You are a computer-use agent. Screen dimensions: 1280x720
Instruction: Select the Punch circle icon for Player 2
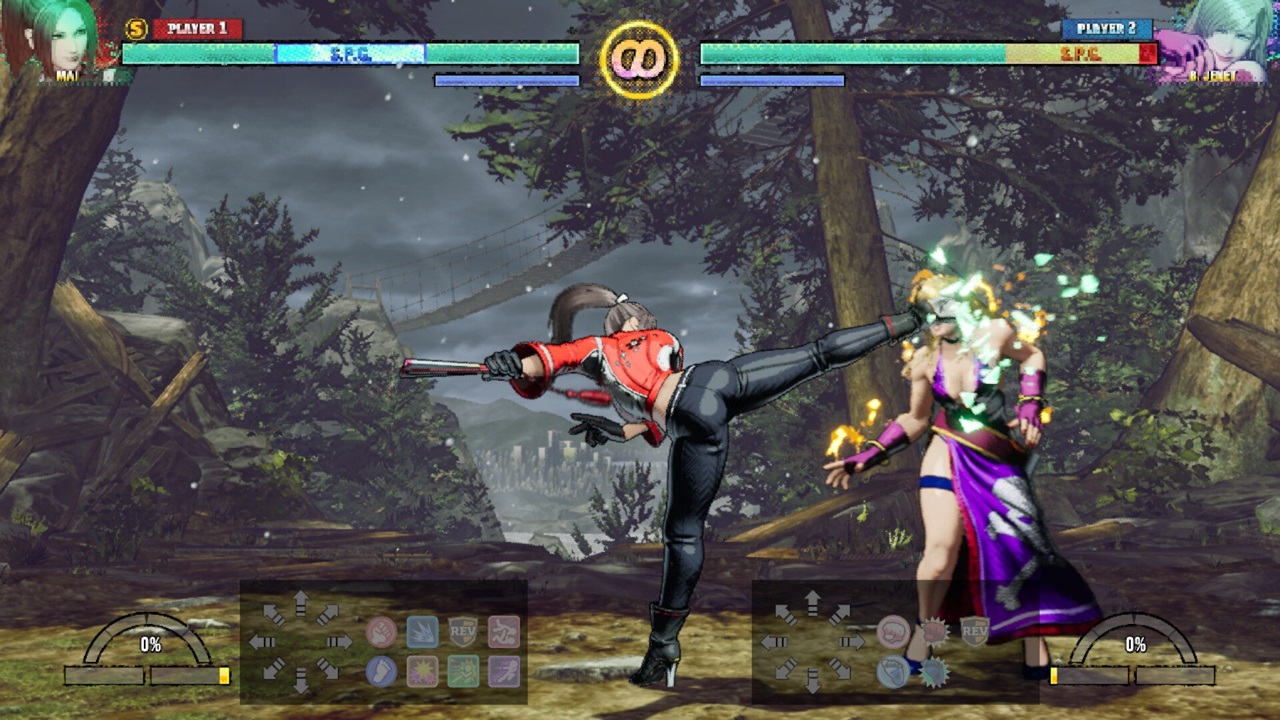pyautogui.click(x=894, y=631)
